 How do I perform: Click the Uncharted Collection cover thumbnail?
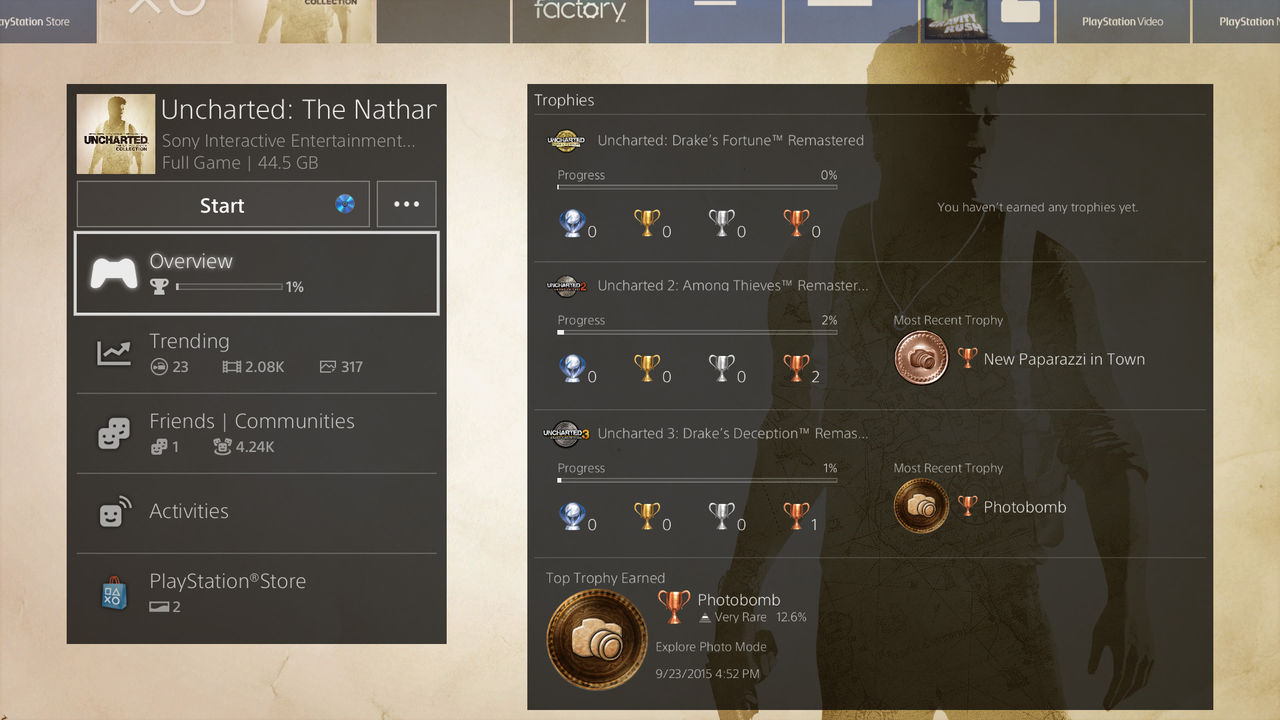point(116,134)
